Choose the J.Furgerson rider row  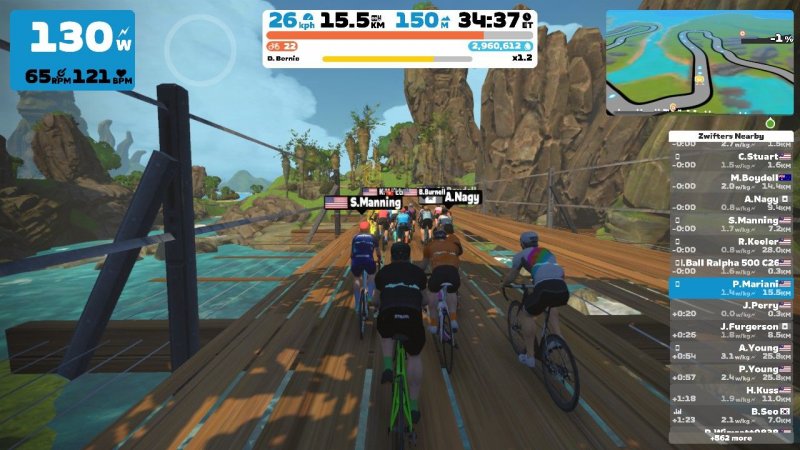[731, 331]
